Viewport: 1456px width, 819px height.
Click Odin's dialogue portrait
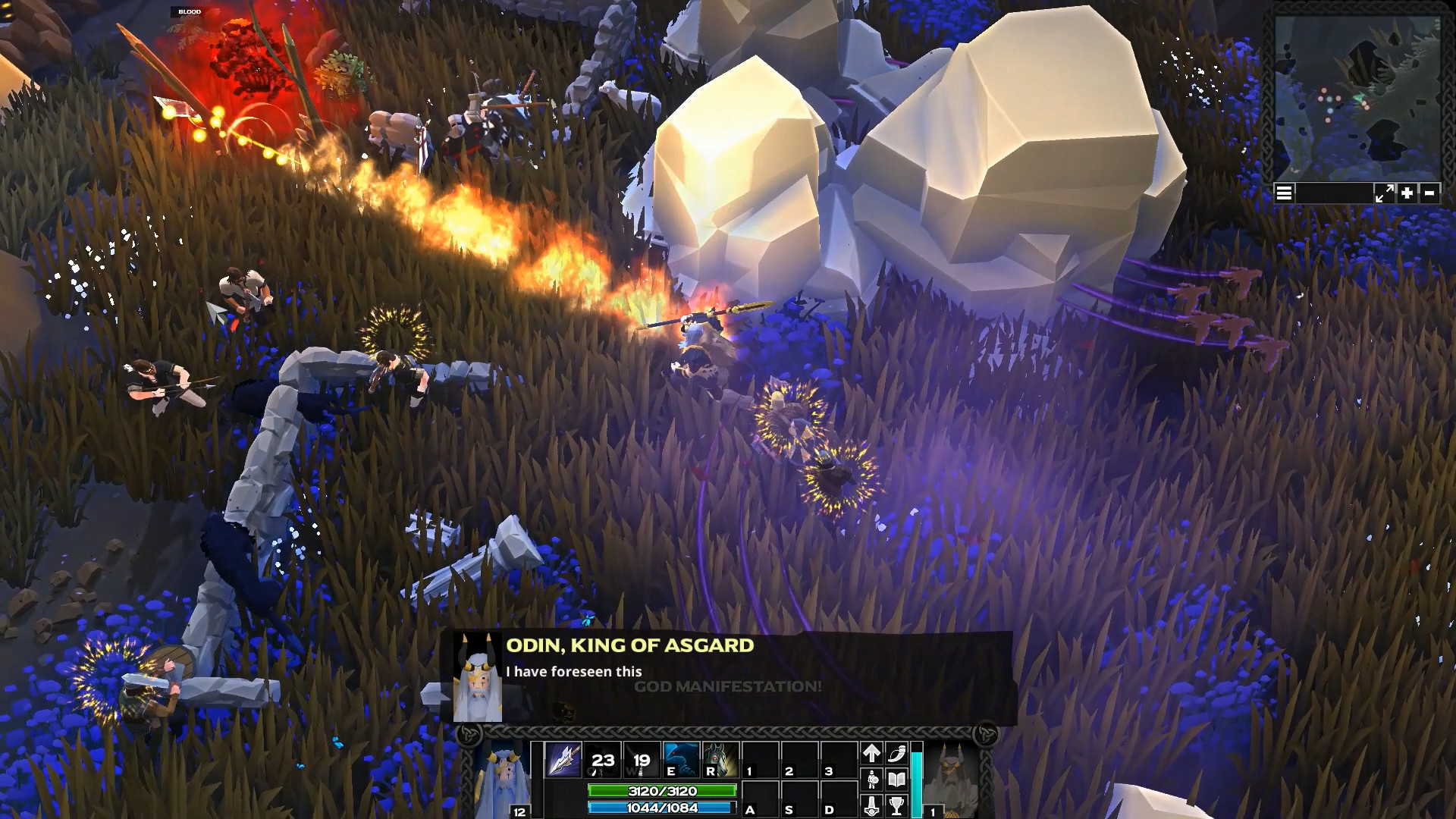(x=478, y=677)
